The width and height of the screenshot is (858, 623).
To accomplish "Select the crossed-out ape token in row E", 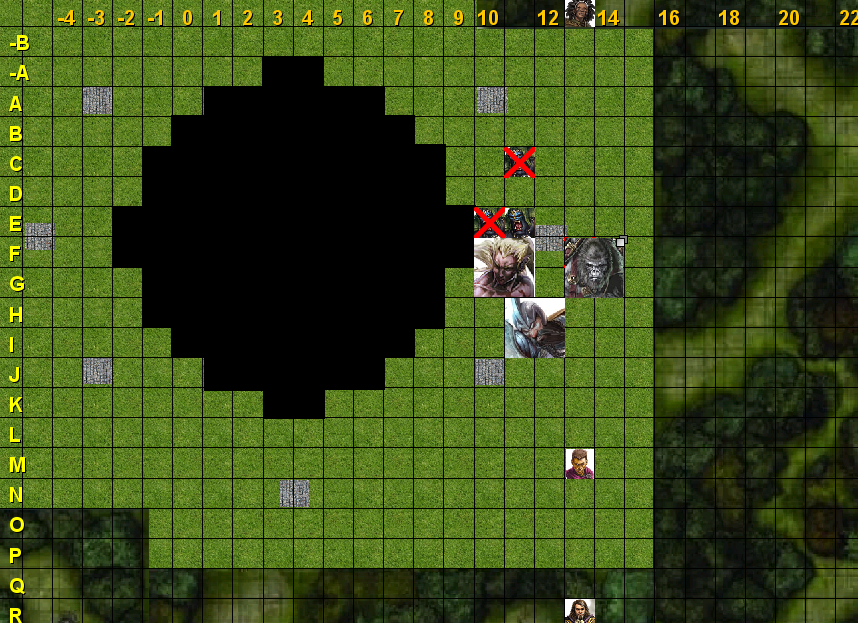I will (489, 222).
